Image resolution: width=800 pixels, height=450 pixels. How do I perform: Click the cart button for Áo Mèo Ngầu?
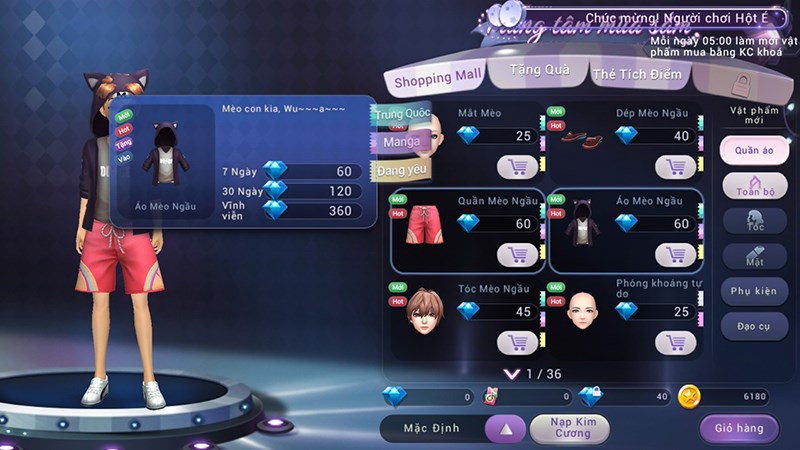676,255
